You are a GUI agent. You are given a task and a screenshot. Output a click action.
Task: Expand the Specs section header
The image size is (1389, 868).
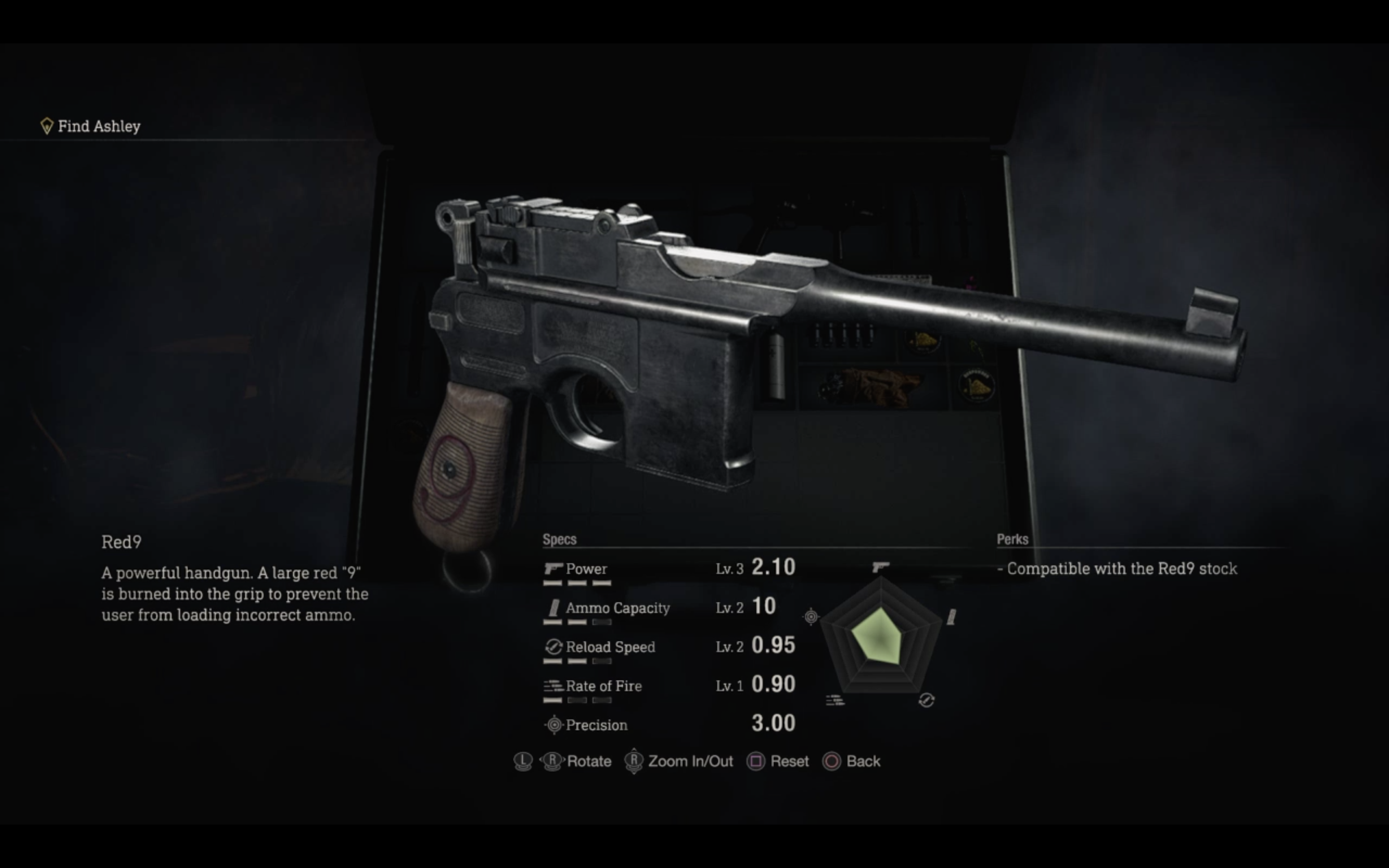[559, 540]
